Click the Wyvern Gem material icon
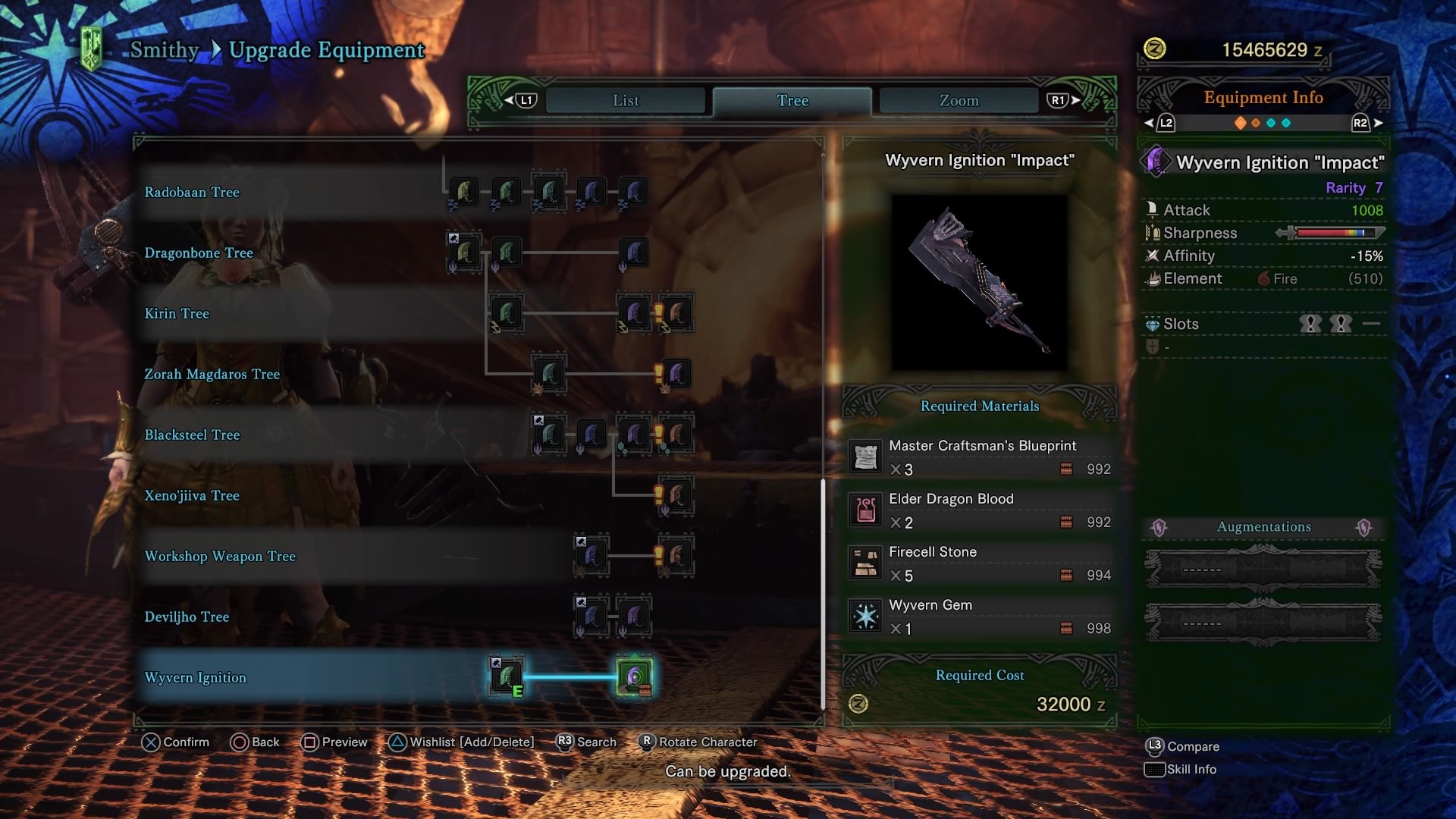The width and height of the screenshot is (1456, 819). [x=864, y=615]
